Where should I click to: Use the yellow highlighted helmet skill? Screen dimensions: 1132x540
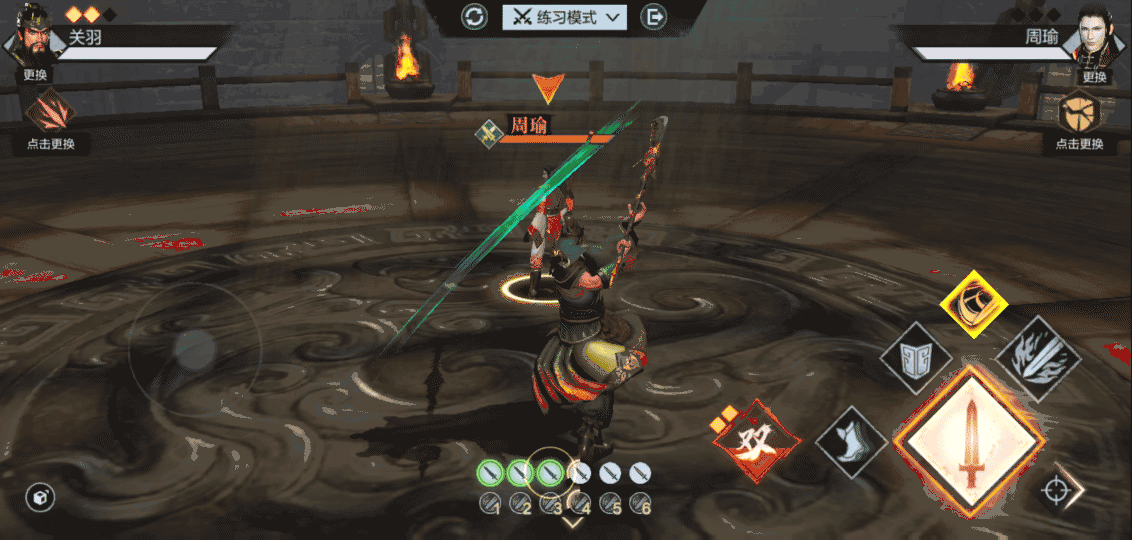[974, 303]
